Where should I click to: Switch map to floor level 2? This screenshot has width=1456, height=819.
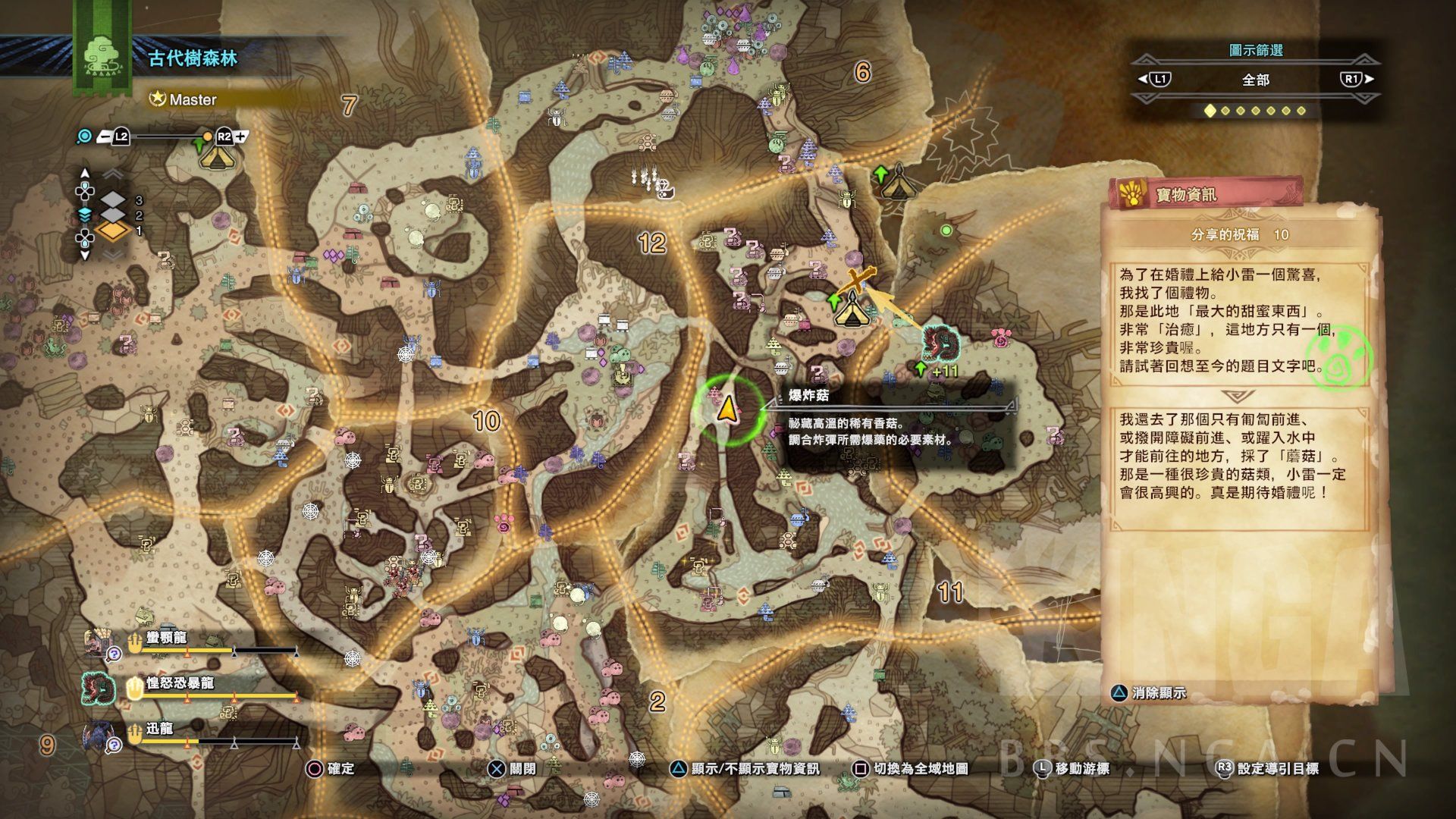[x=114, y=215]
